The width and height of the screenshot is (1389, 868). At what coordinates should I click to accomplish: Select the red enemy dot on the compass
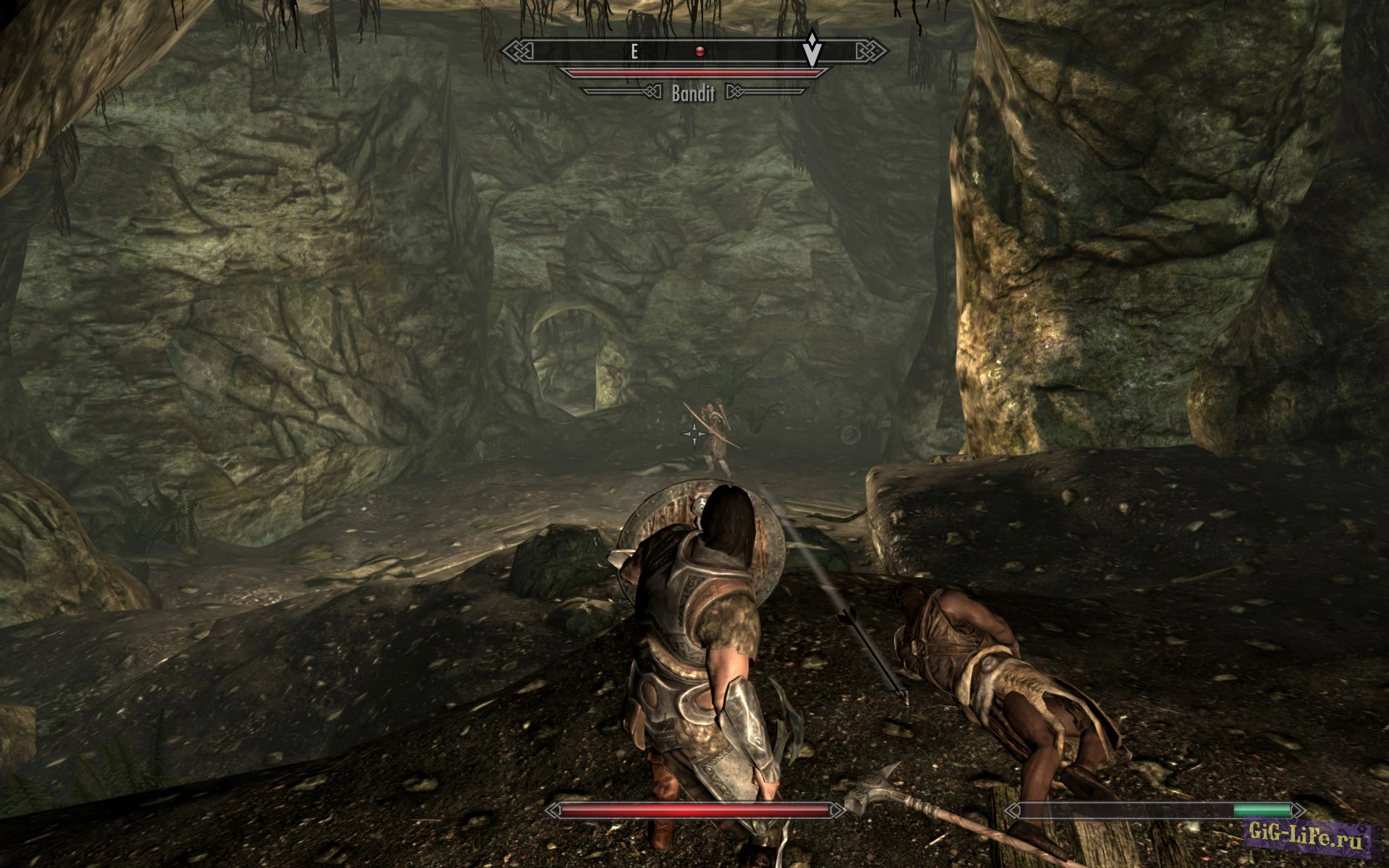tap(700, 51)
